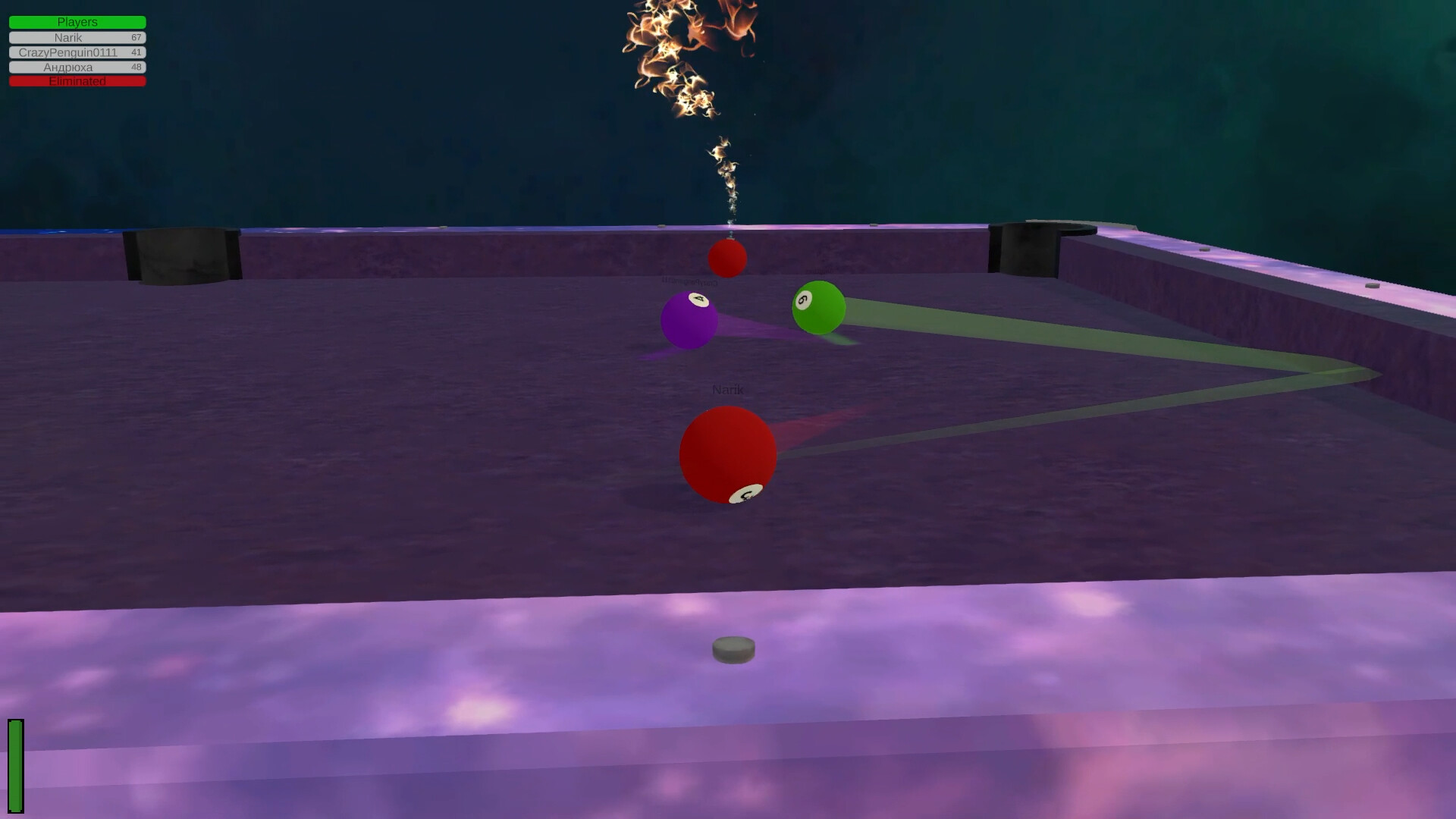Select the small red ball near the top rail
The width and height of the screenshot is (1456, 819).
pyautogui.click(x=727, y=258)
